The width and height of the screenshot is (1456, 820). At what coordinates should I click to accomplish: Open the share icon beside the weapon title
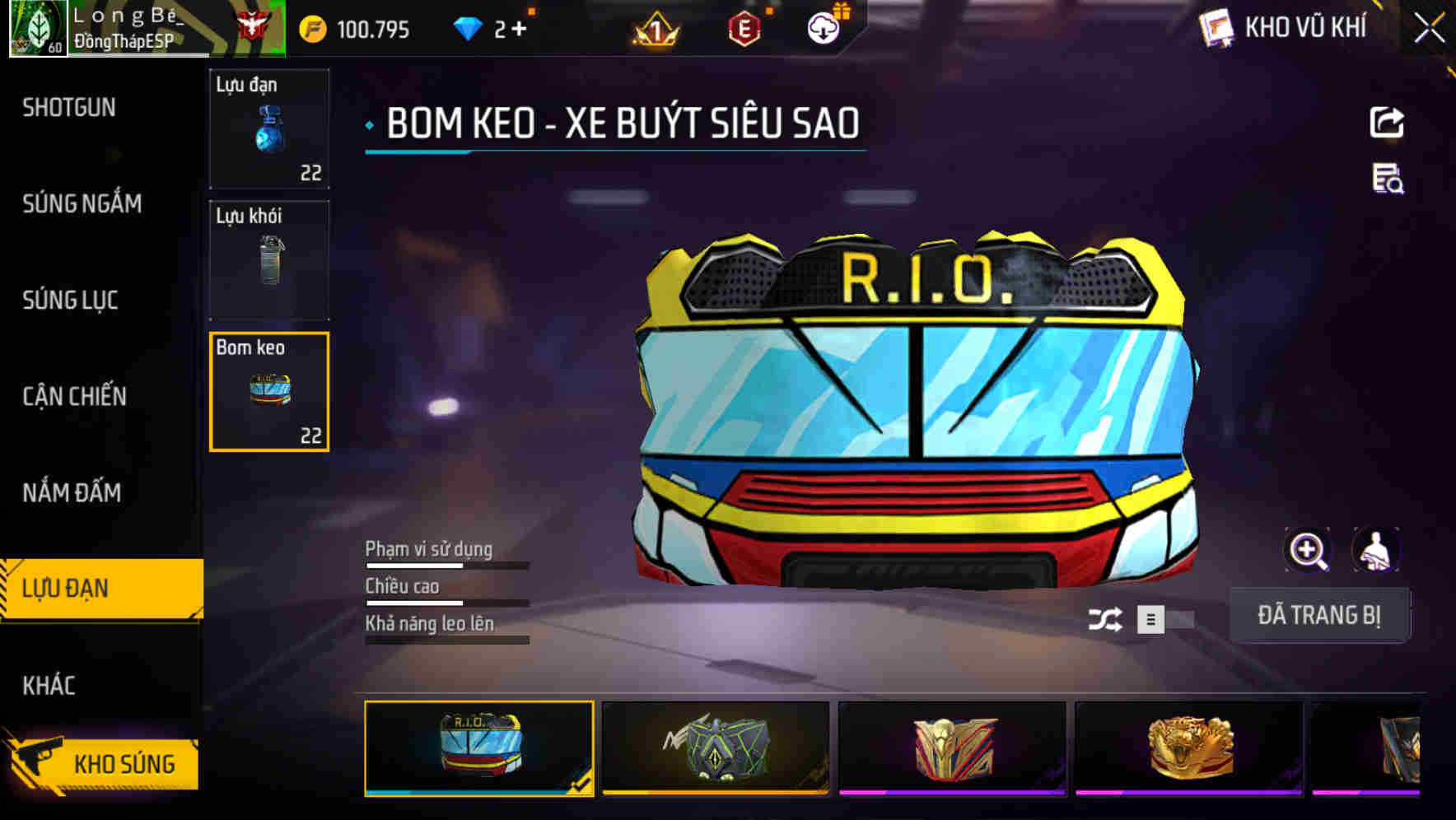coord(1387,121)
